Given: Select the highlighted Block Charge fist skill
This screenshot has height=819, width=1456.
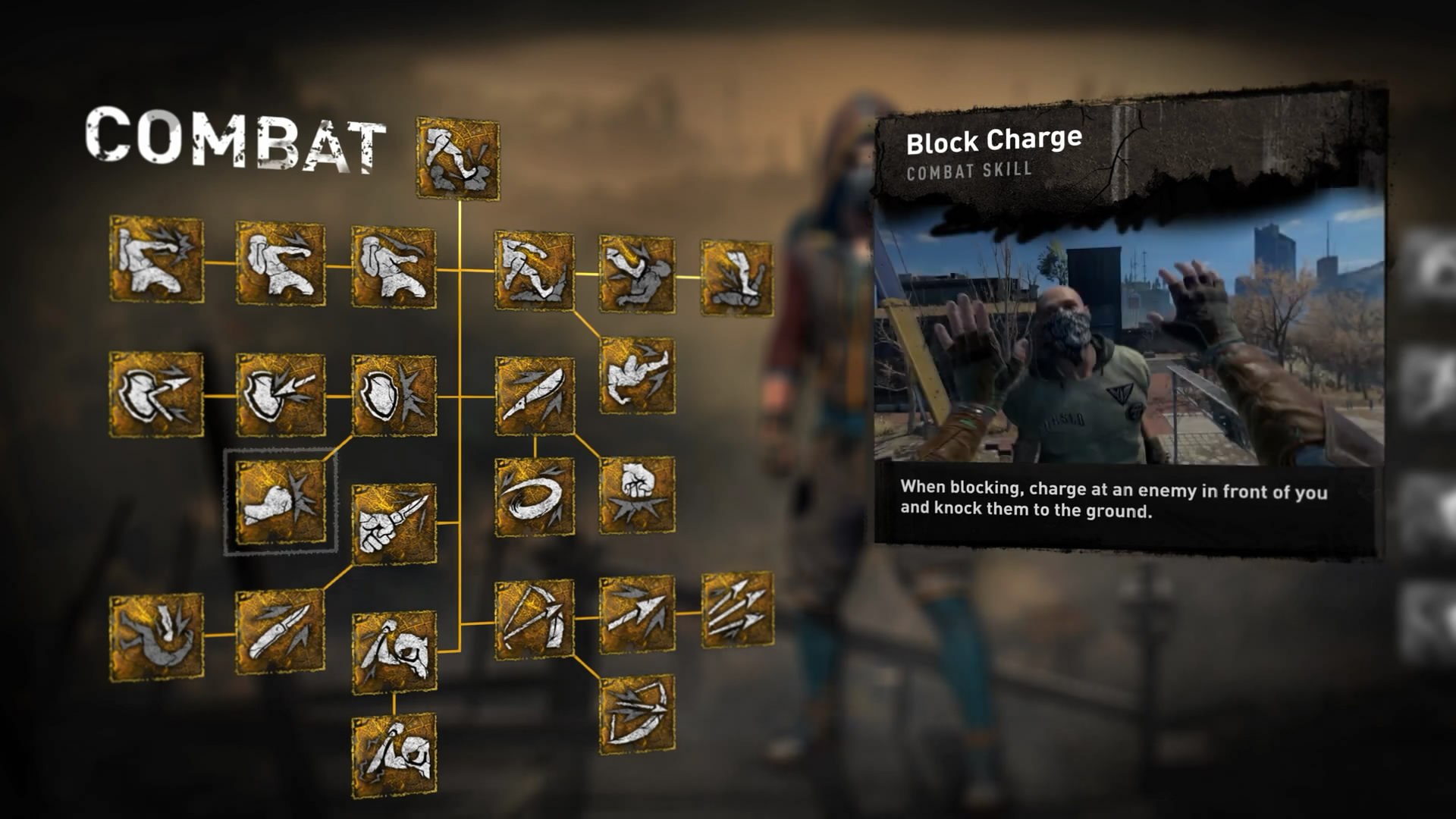Looking at the screenshot, I should click(280, 501).
